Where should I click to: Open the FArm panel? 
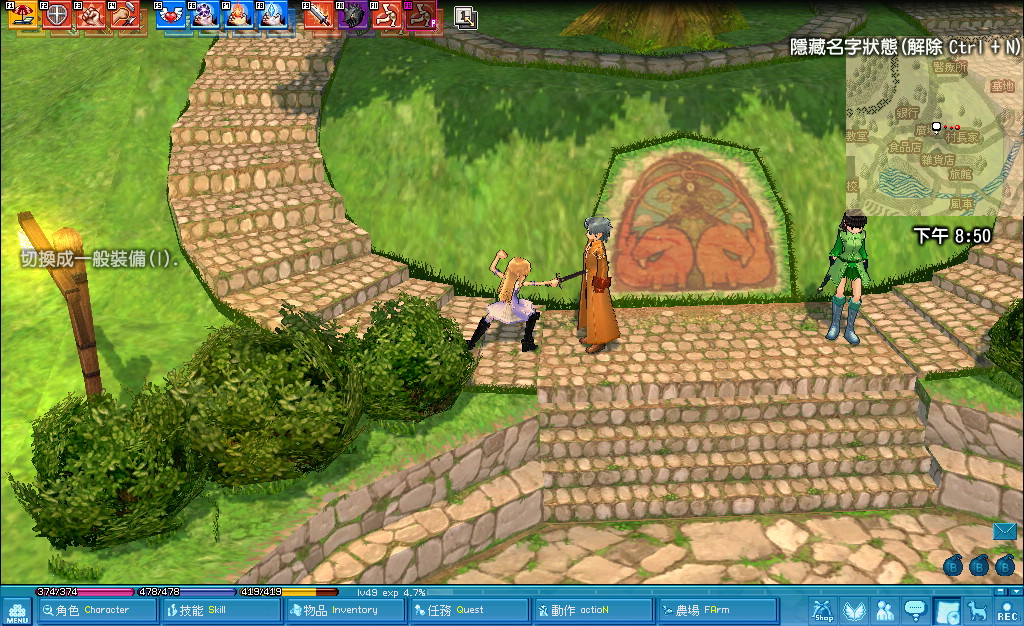coord(716,610)
